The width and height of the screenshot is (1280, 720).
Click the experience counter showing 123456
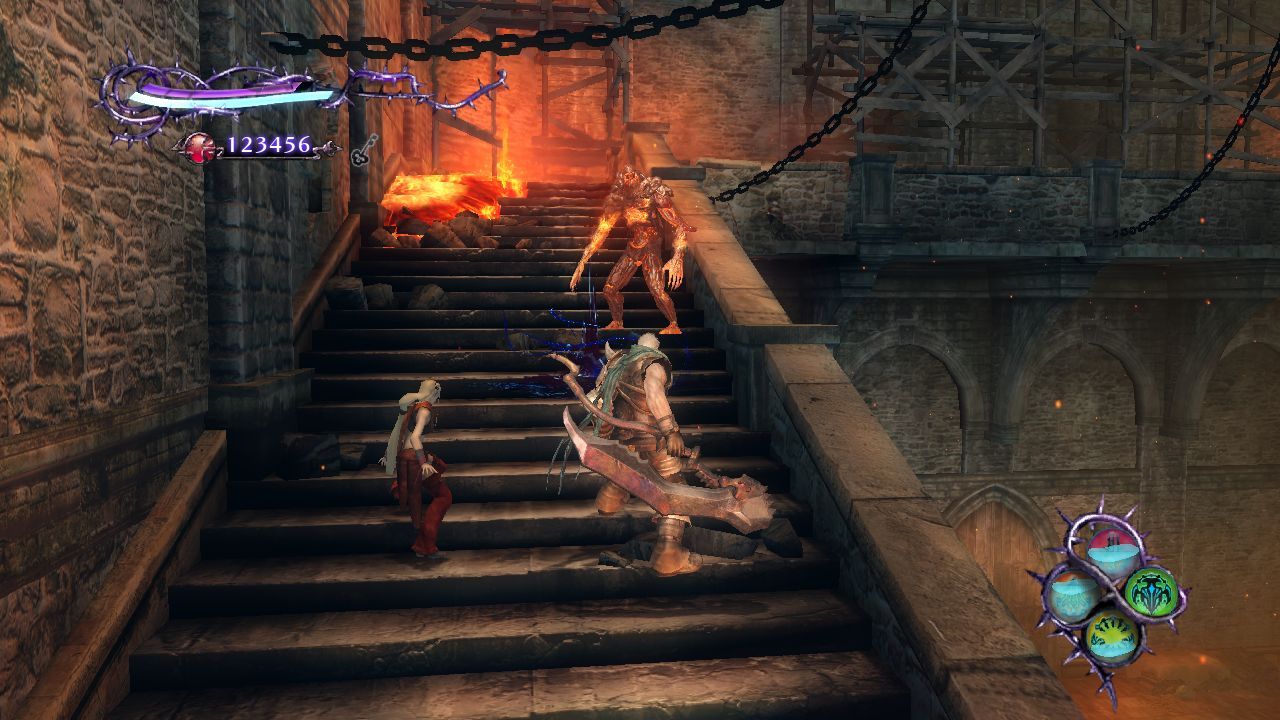pos(268,146)
